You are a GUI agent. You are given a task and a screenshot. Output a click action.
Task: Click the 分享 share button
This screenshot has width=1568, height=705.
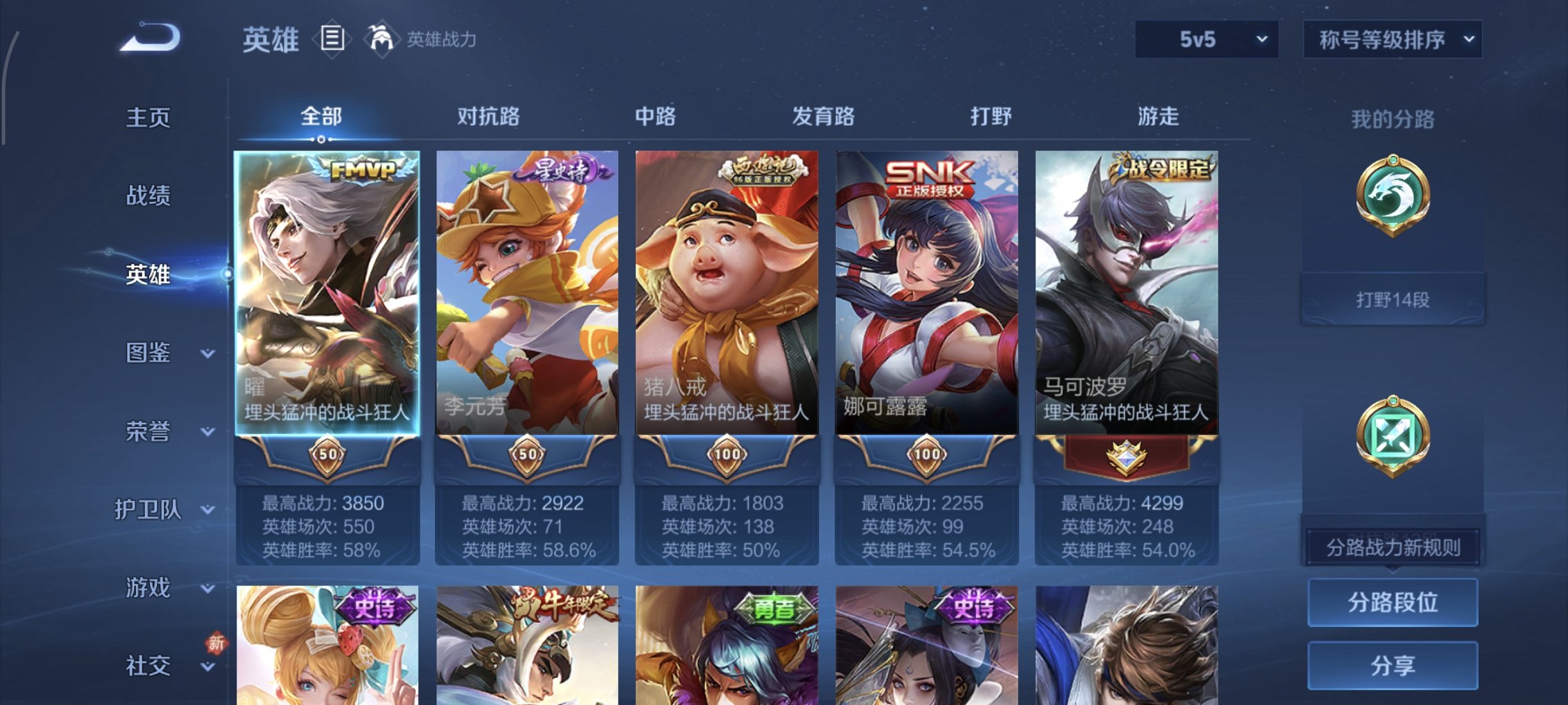tap(1393, 666)
